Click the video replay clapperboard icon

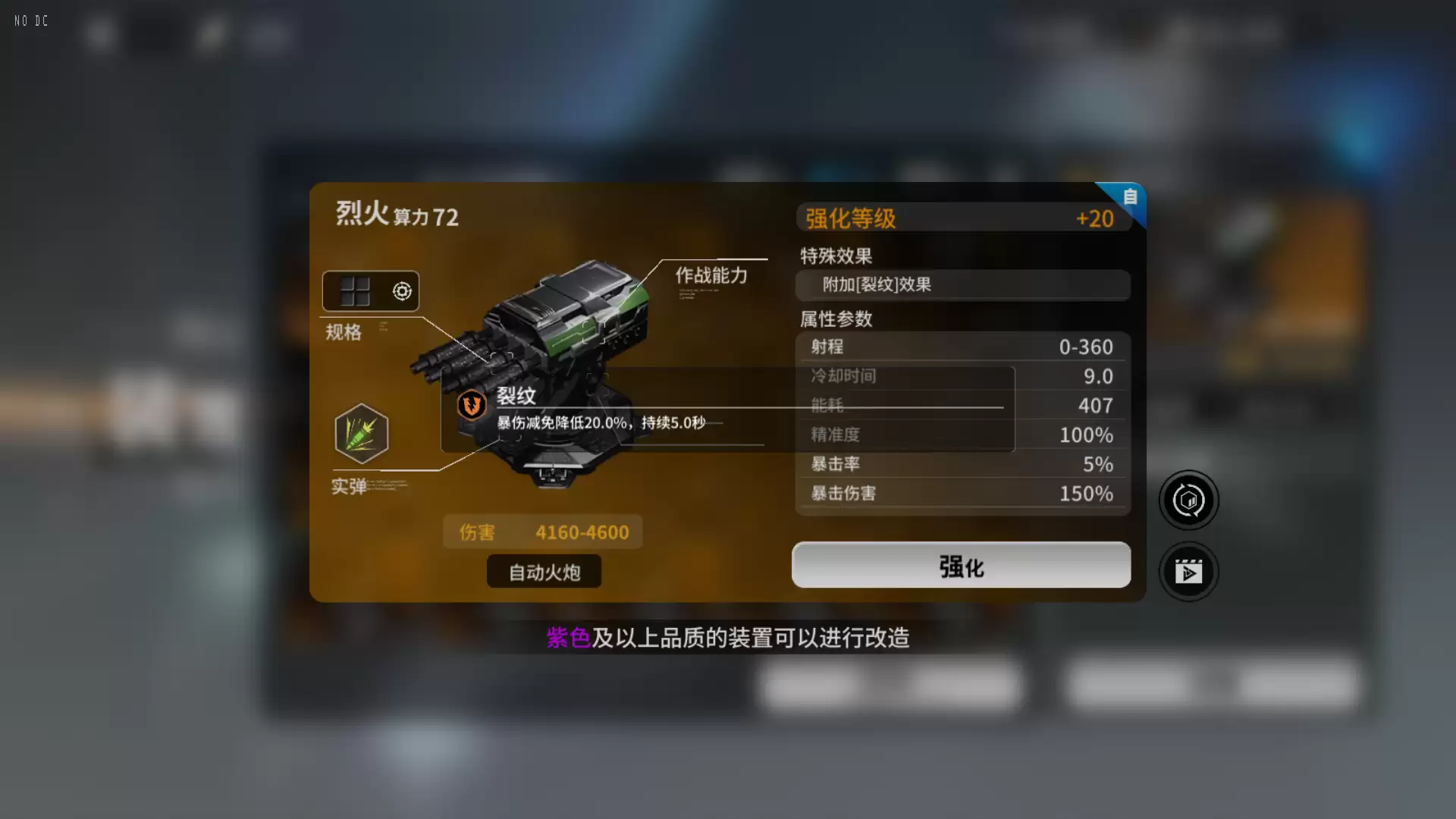pyautogui.click(x=1189, y=572)
